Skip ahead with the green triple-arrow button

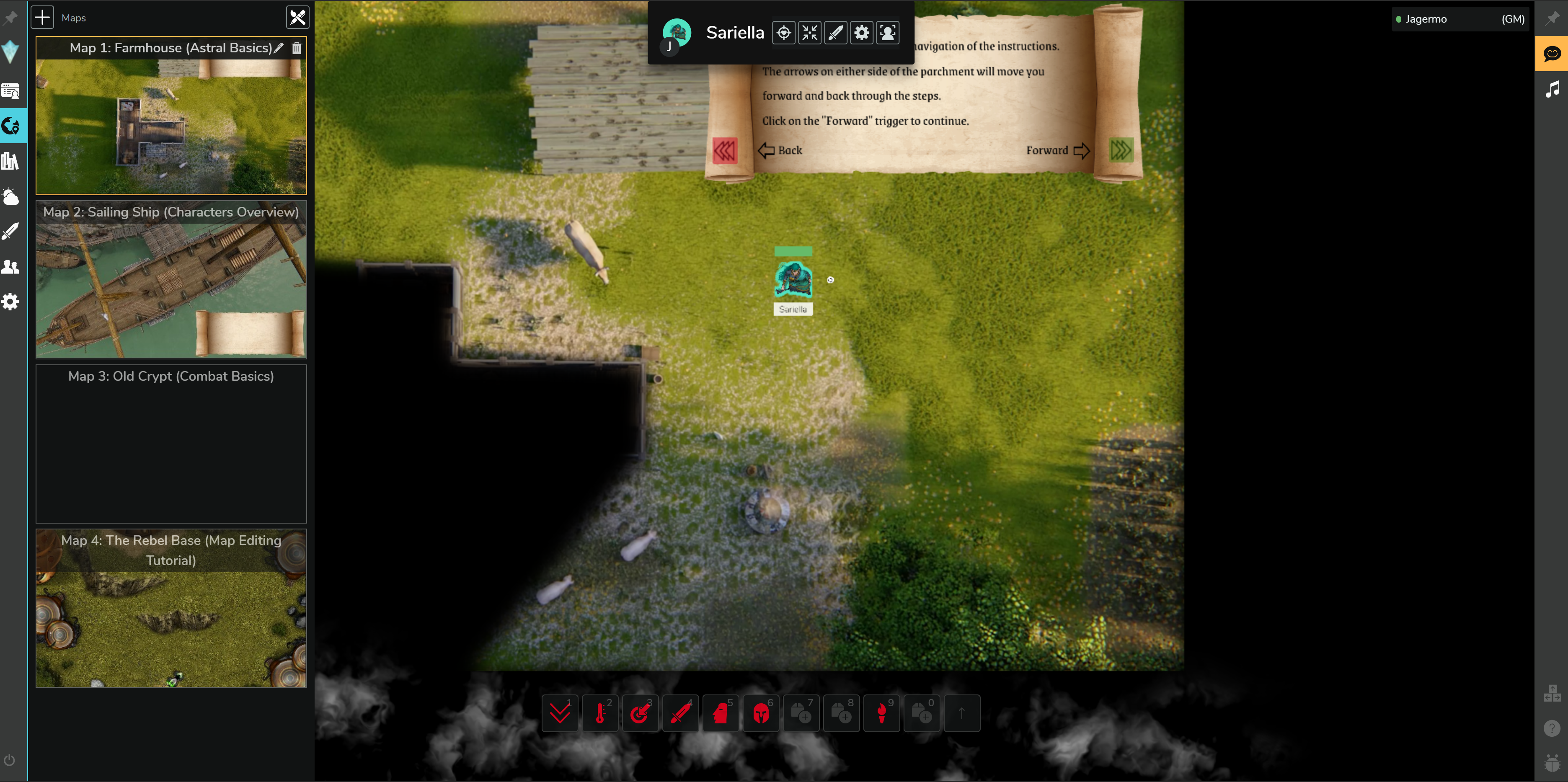pos(1121,150)
